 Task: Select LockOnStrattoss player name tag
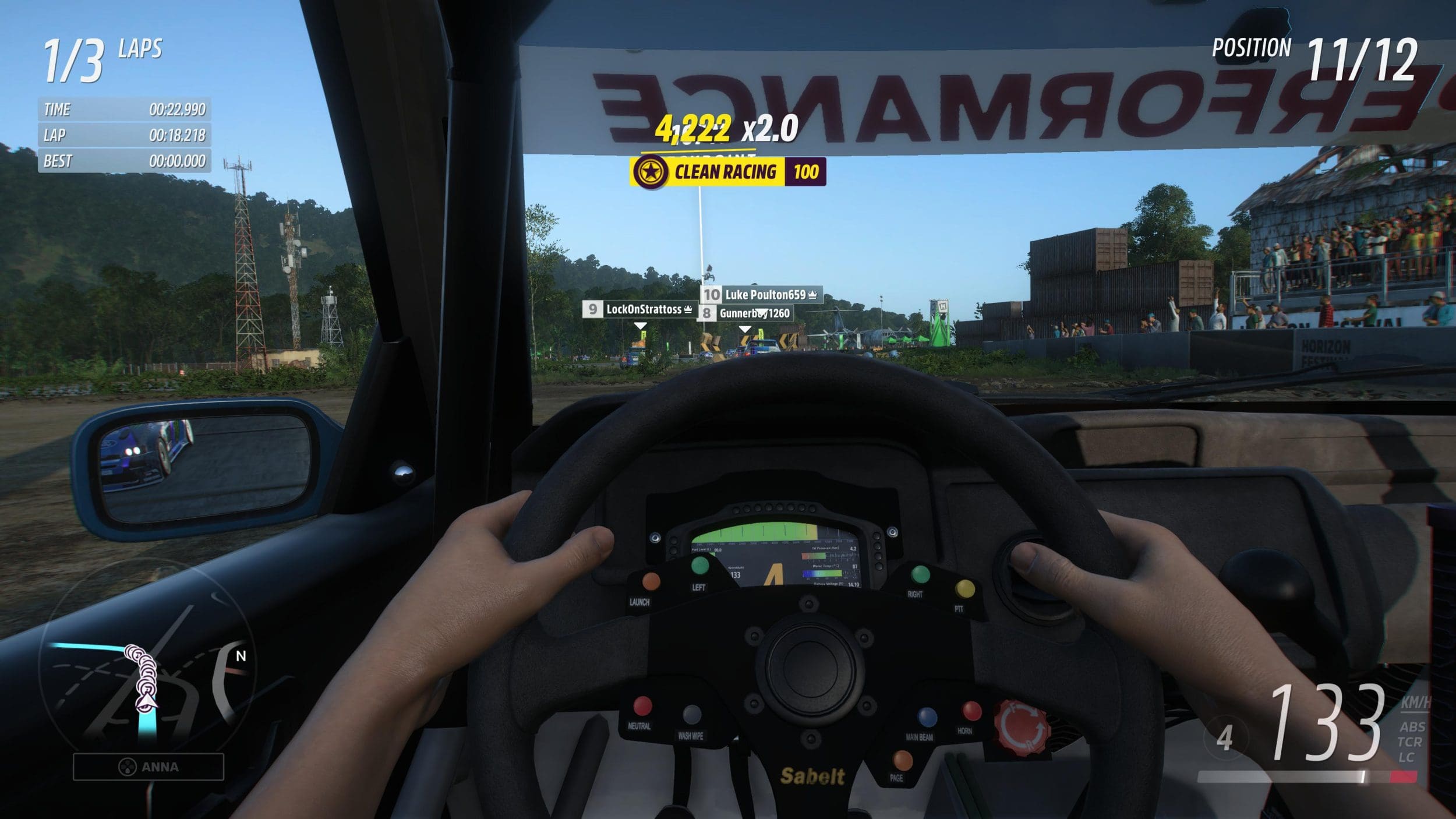(x=639, y=309)
